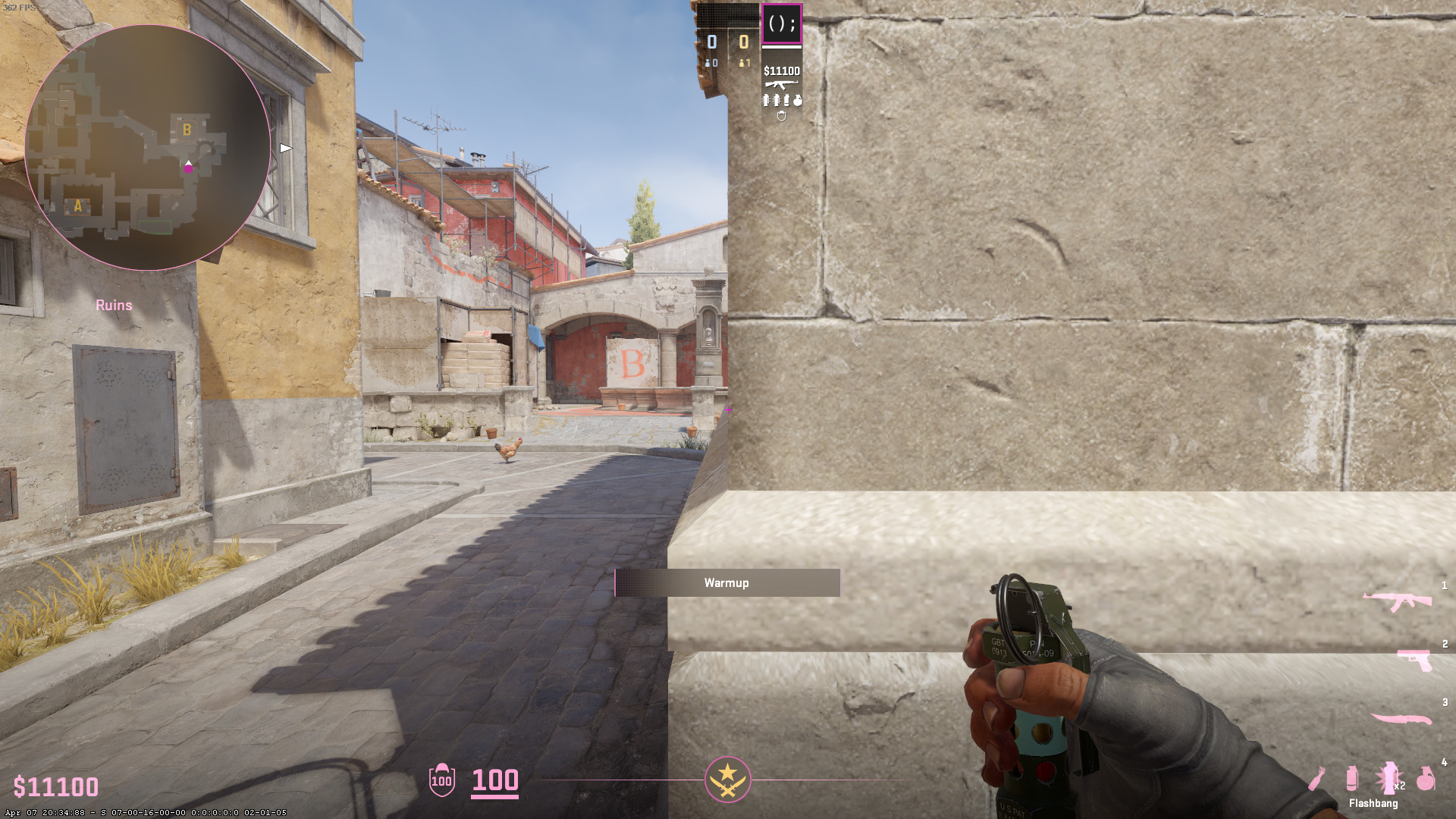Viewport: 1456px width, 819px height.
Task: Click the A site marker on radar
Action: point(77,206)
